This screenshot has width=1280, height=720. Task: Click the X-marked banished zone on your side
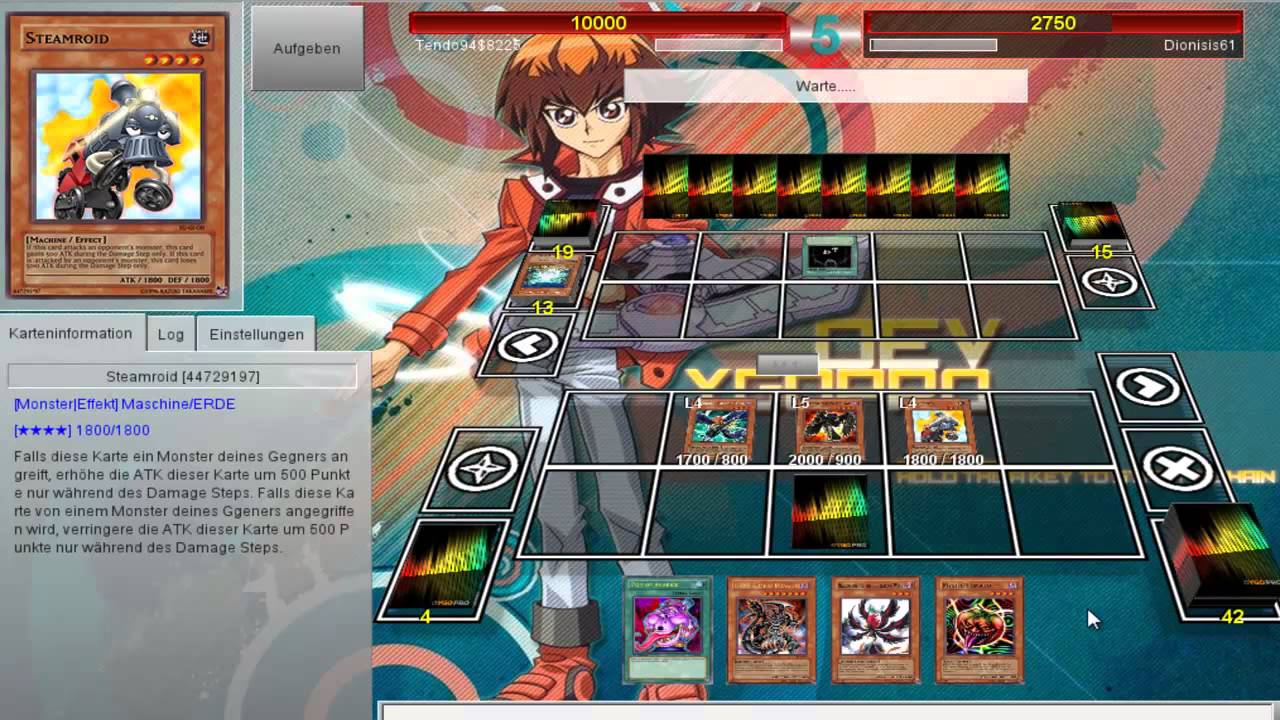click(x=1177, y=468)
